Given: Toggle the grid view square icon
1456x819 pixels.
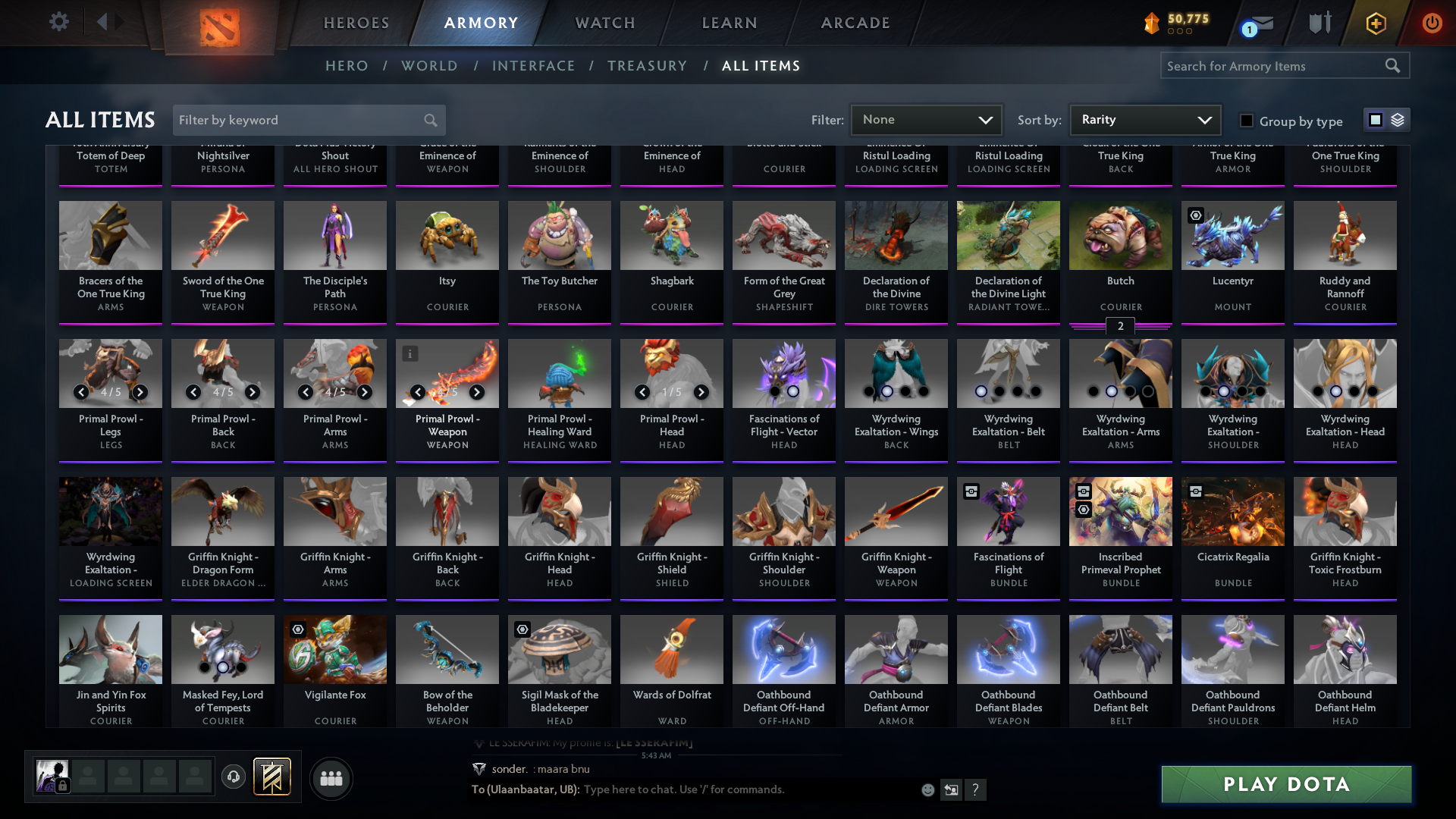Looking at the screenshot, I should (1374, 119).
